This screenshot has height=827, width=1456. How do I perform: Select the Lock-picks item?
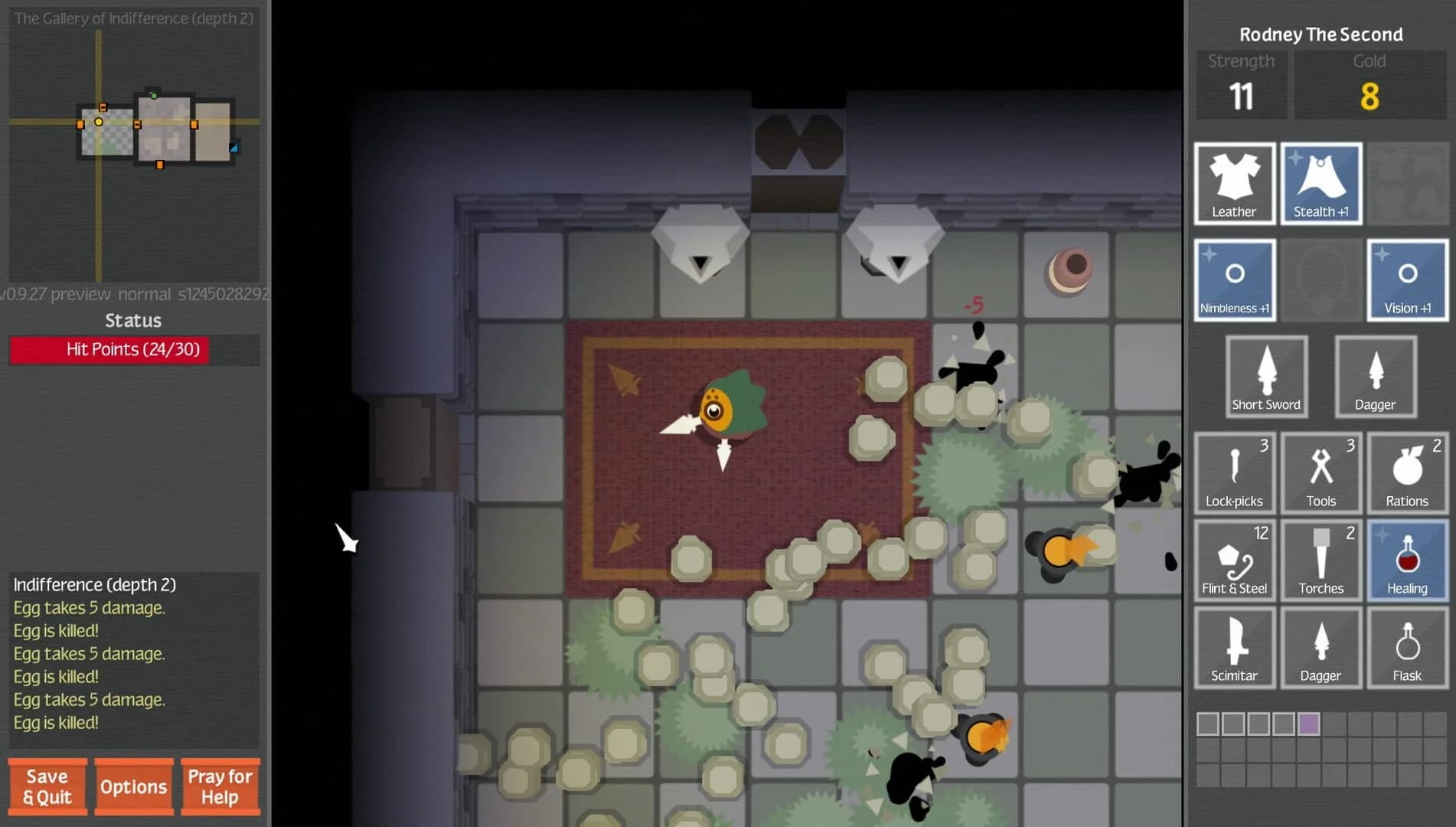pos(1234,473)
